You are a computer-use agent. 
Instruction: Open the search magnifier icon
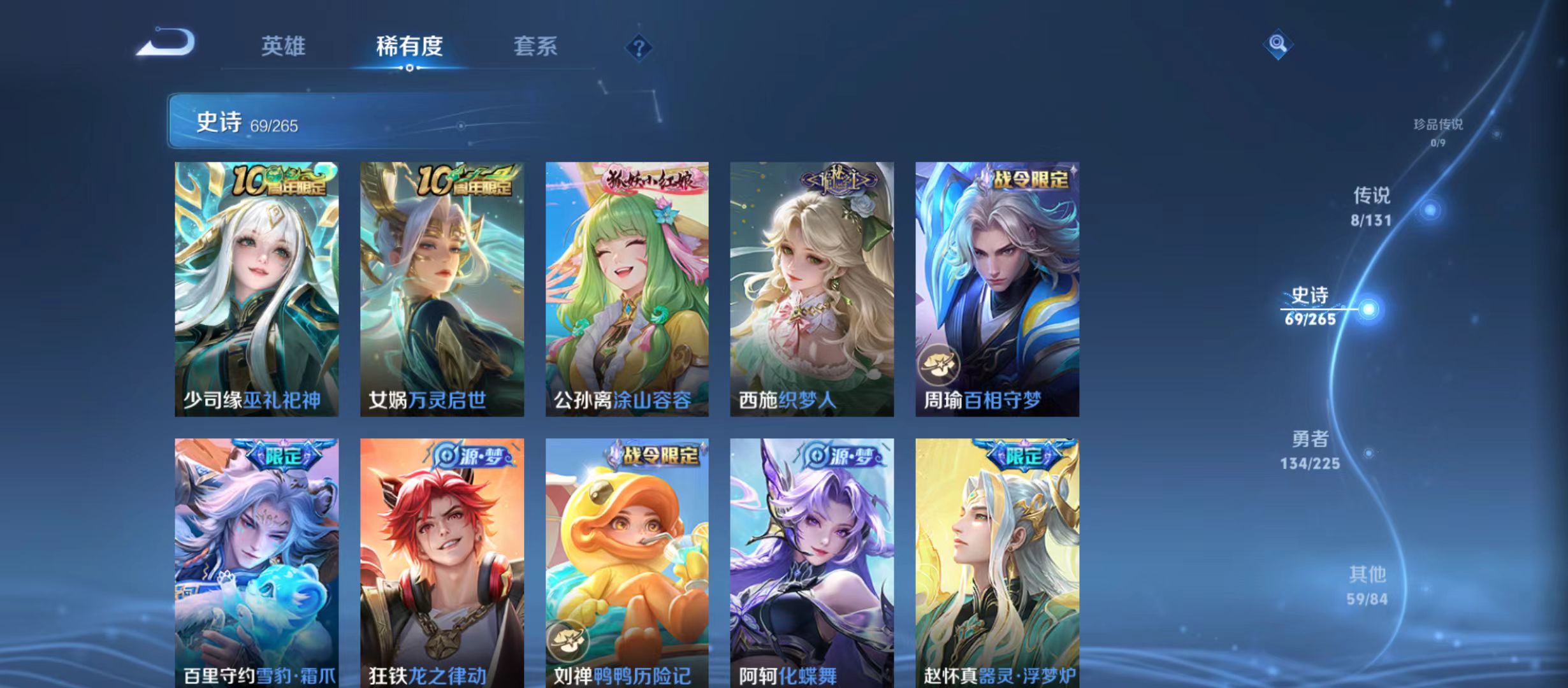[x=1277, y=45]
